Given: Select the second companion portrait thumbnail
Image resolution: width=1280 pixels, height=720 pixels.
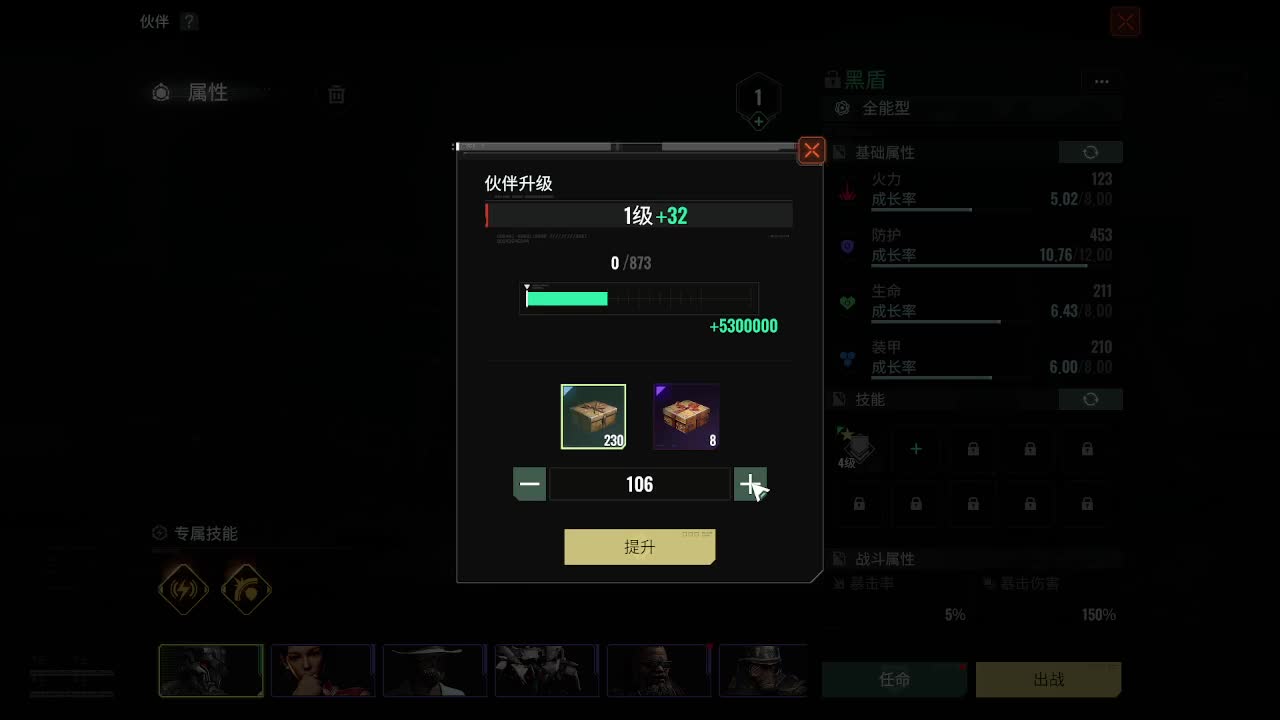Looking at the screenshot, I should tap(323, 671).
